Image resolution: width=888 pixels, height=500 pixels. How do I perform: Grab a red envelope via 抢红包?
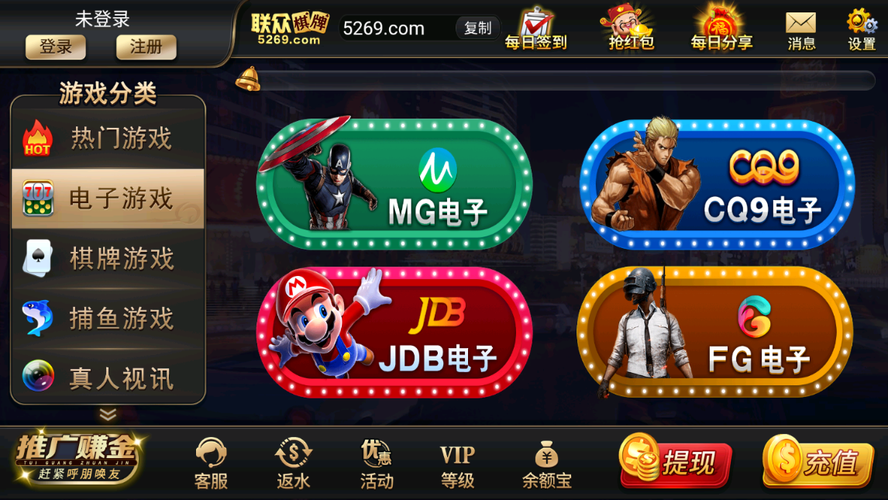[630, 28]
